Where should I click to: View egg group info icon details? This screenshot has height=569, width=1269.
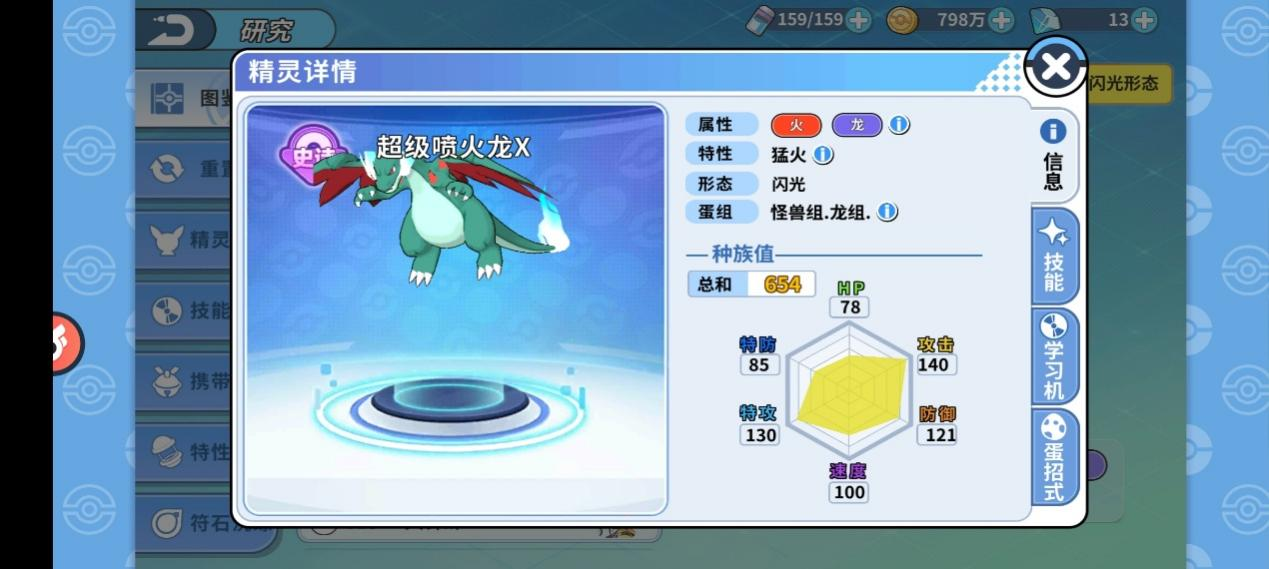point(887,212)
